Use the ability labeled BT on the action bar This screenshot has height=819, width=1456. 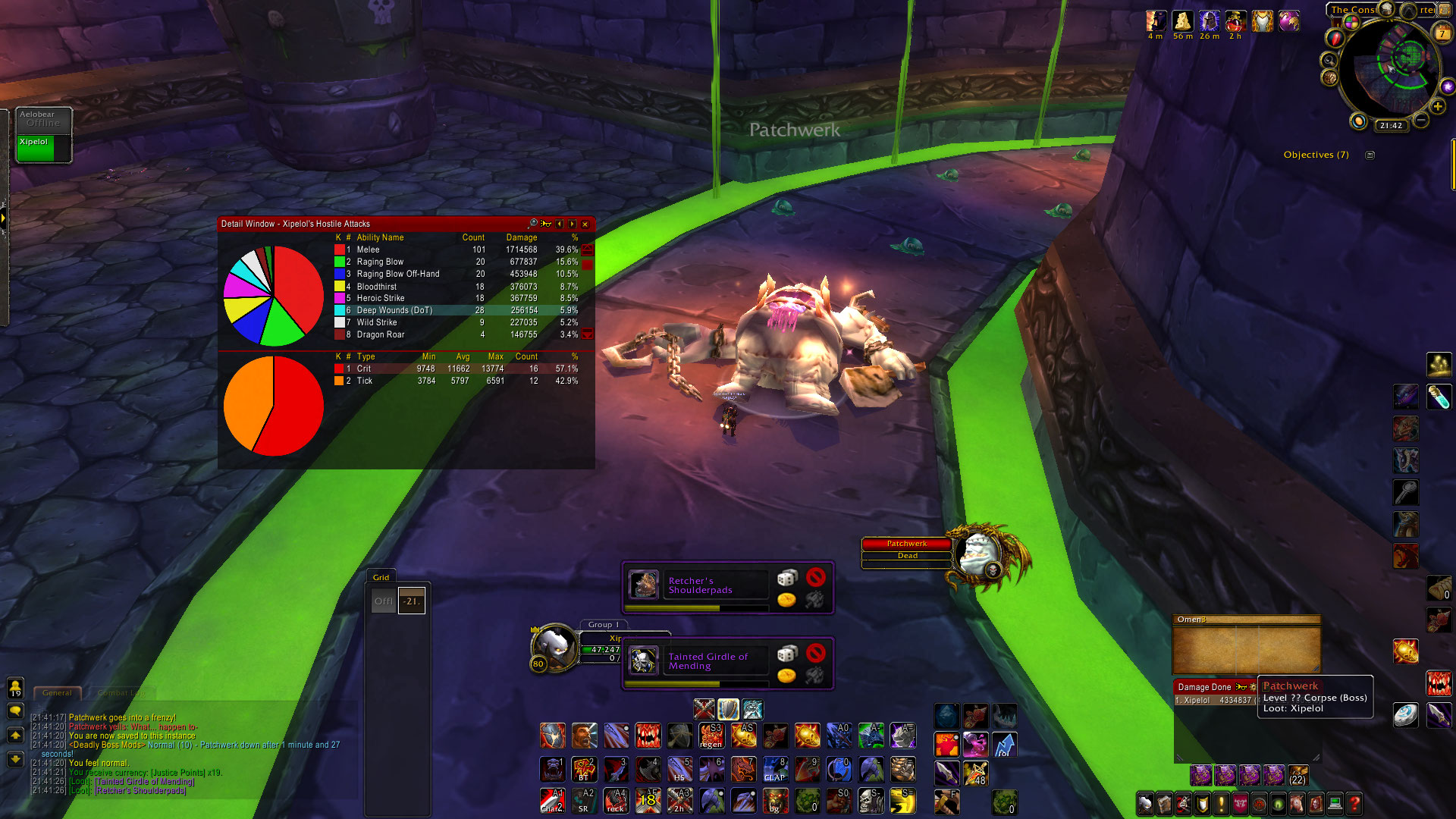pyautogui.click(x=584, y=770)
